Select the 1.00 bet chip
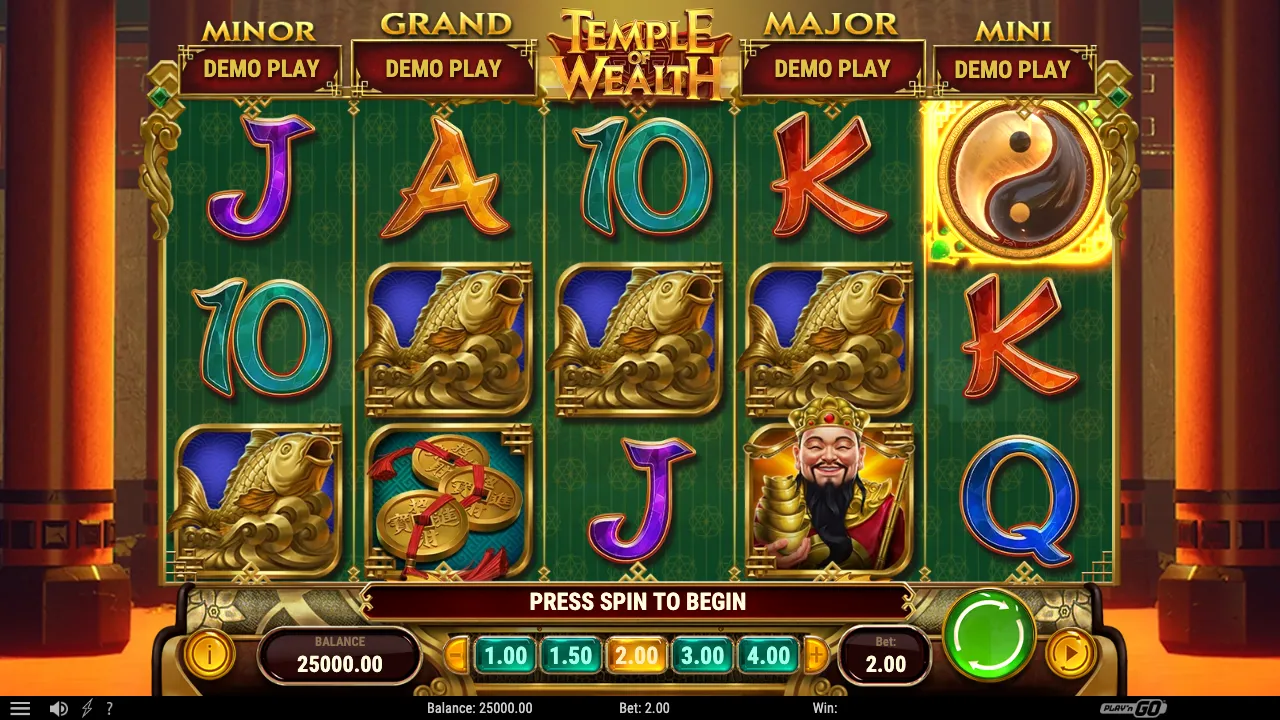 [x=506, y=656]
